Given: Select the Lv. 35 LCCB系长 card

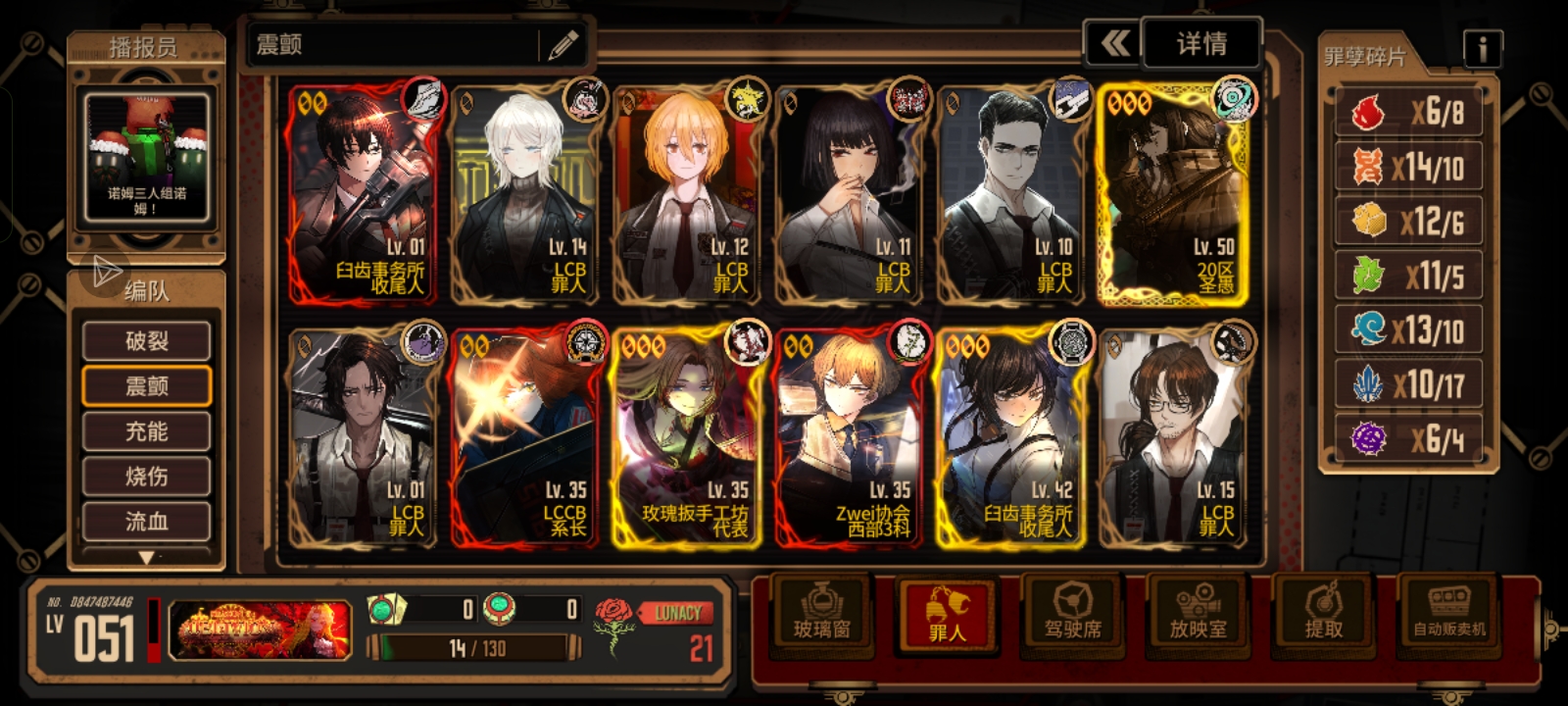Looking at the screenshot, I should (524, 438).
